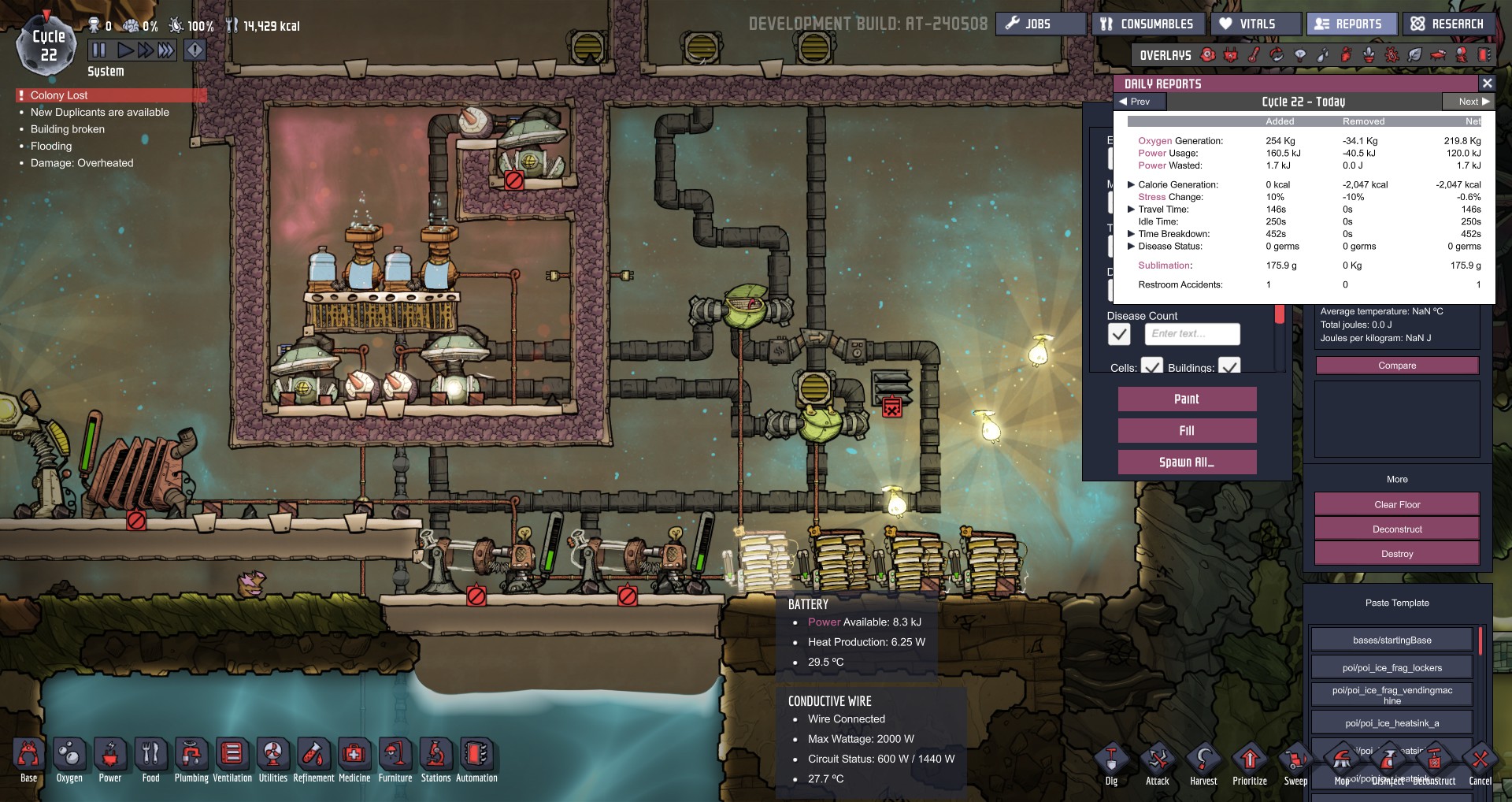Viewport: 1512px width, 802px height.
Task: Go to the previous cycle report
Action: tap(1135, 102)
